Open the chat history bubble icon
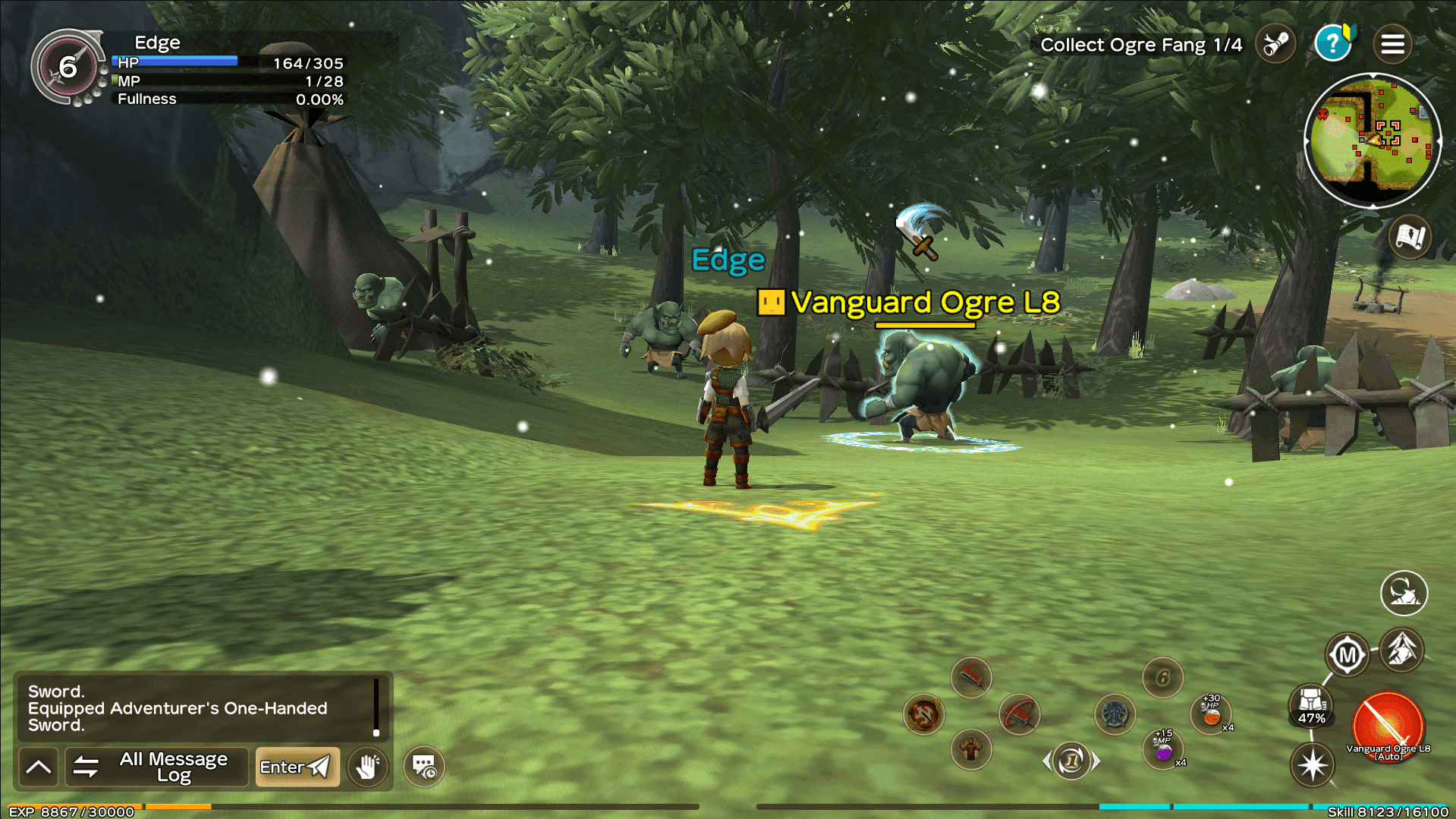Image resolution: width=1456 pixels, height=819 pixels. tap(424, 767)
